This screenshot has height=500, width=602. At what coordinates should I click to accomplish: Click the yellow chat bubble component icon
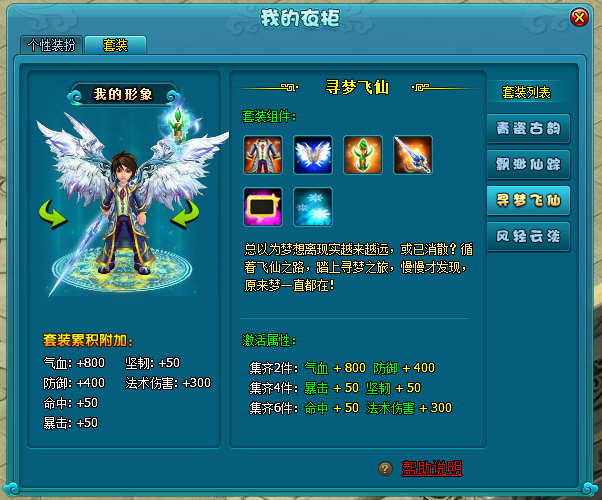click(x=263, y=207)
